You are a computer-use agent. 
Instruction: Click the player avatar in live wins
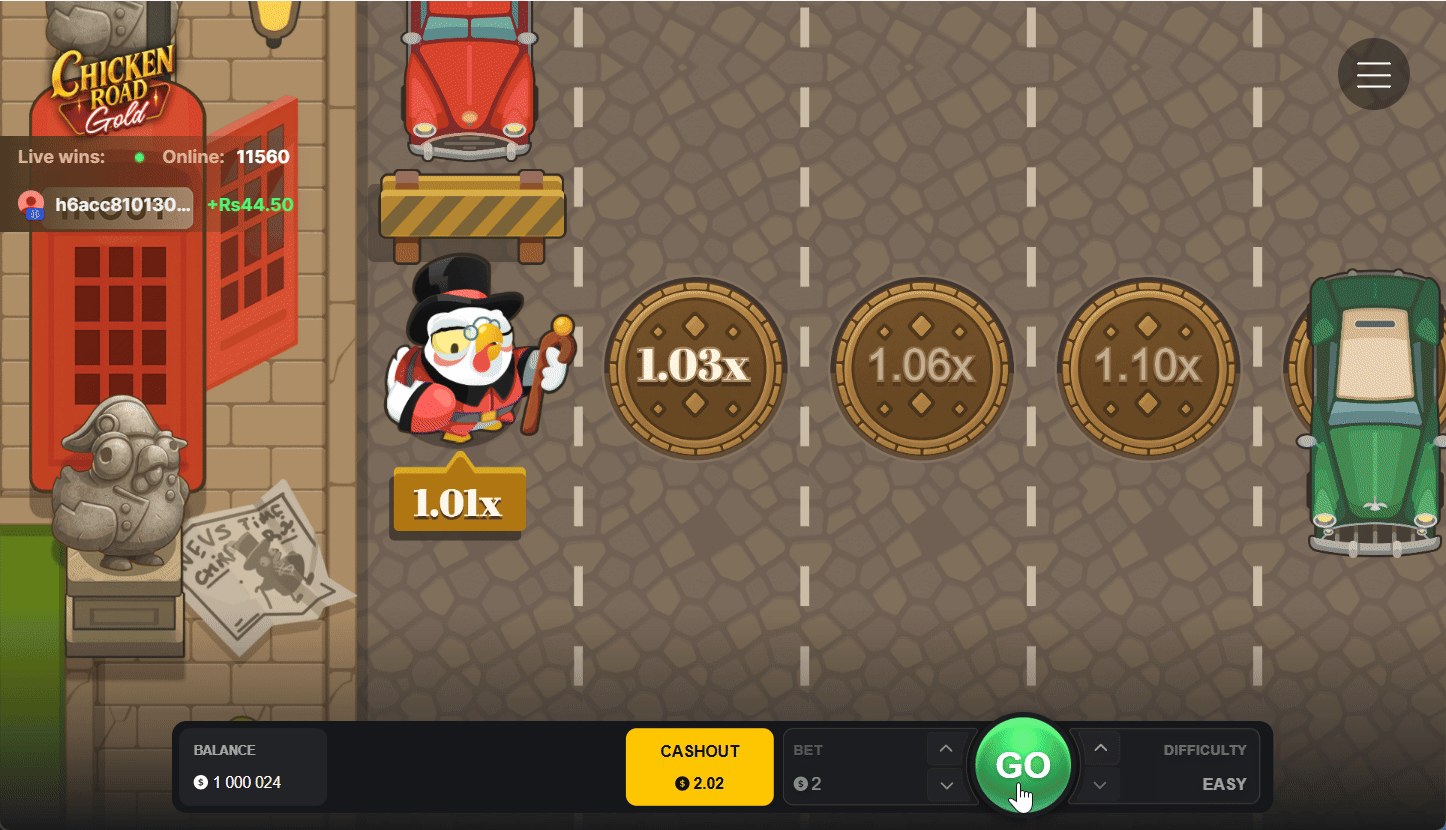[x=32, y=206]
